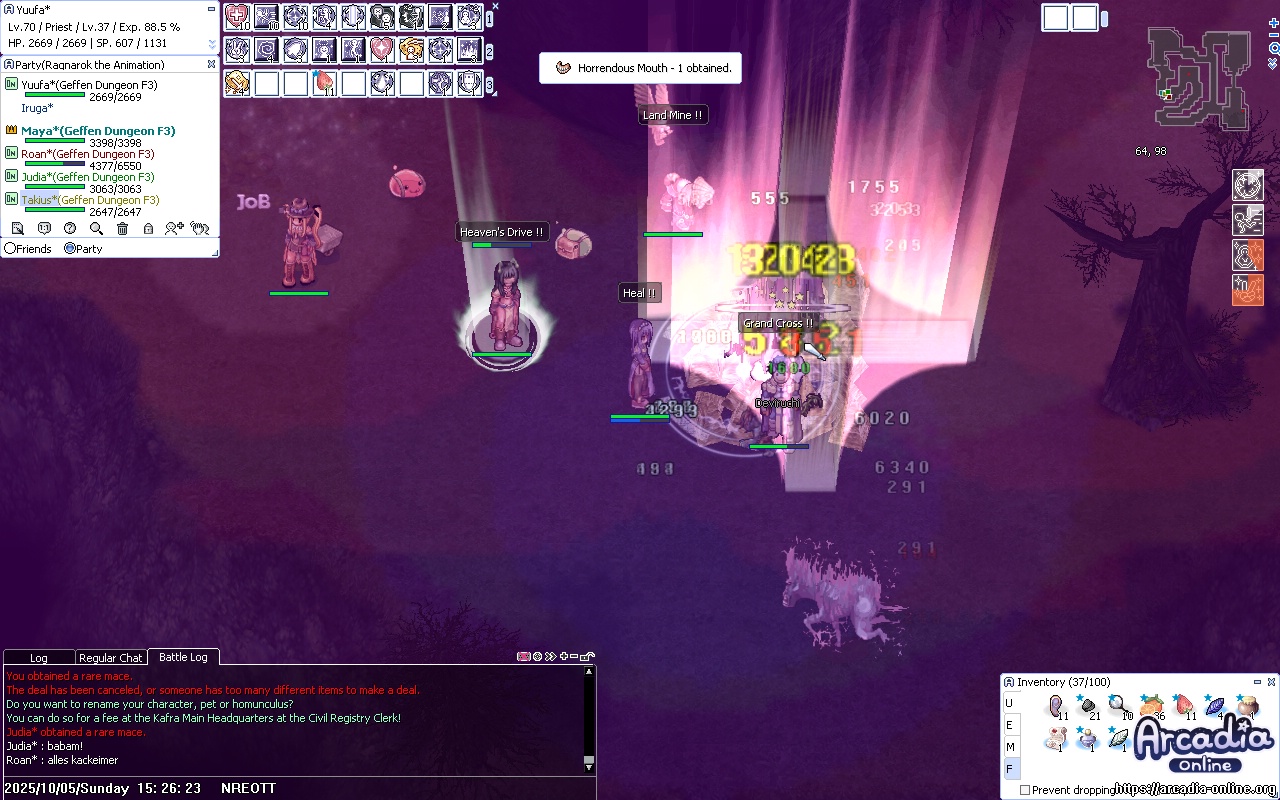
Task: Zoom out the minimap with minus button
Action: pyautogui.click(x=1273, y=35)
